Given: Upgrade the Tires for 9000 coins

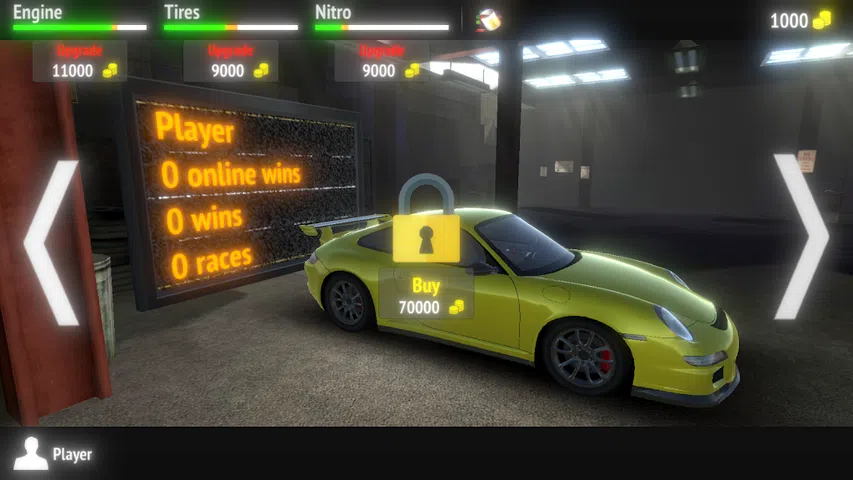Looking at the screenshot, I should coord(231,61).
